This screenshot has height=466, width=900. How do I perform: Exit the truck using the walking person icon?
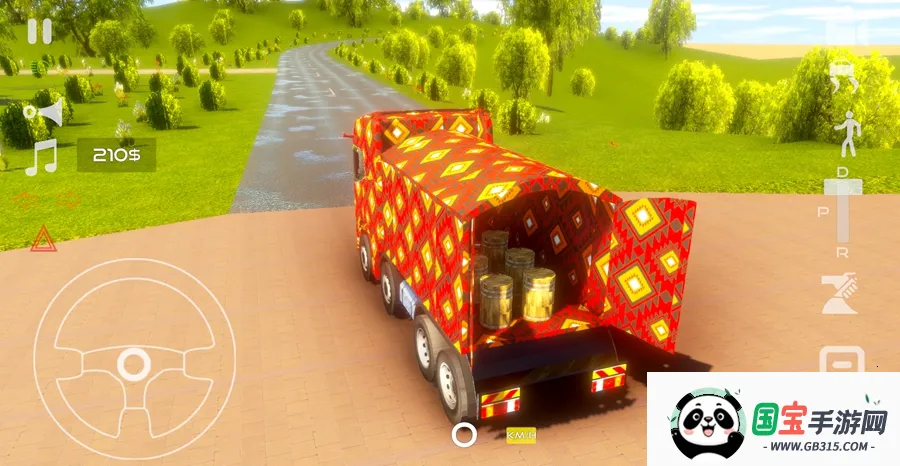point(848,134)
